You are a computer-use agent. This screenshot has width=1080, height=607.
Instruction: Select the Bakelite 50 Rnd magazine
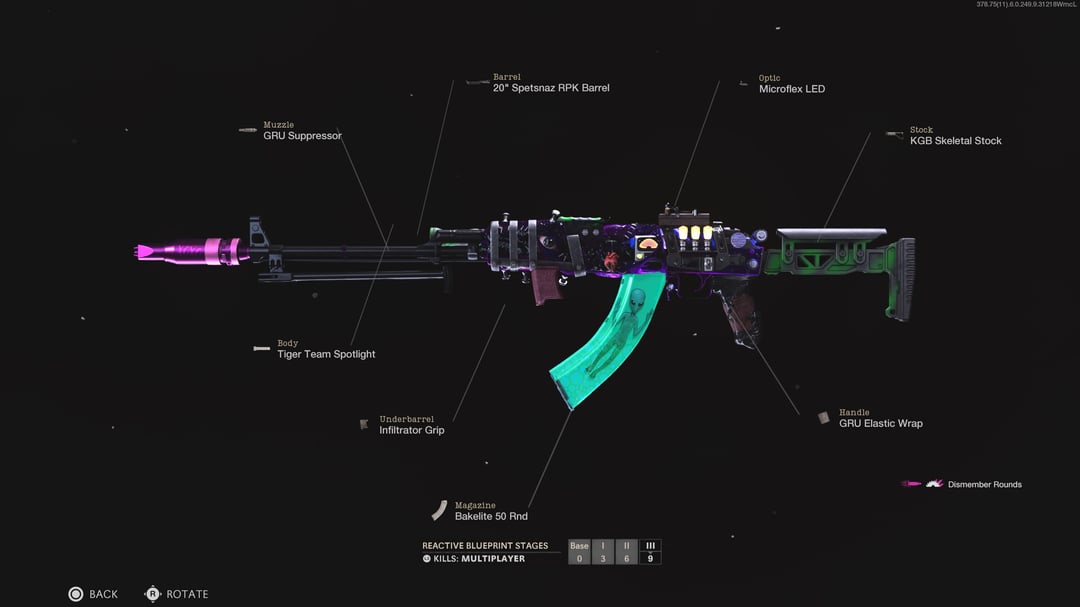tap(490, 516)
